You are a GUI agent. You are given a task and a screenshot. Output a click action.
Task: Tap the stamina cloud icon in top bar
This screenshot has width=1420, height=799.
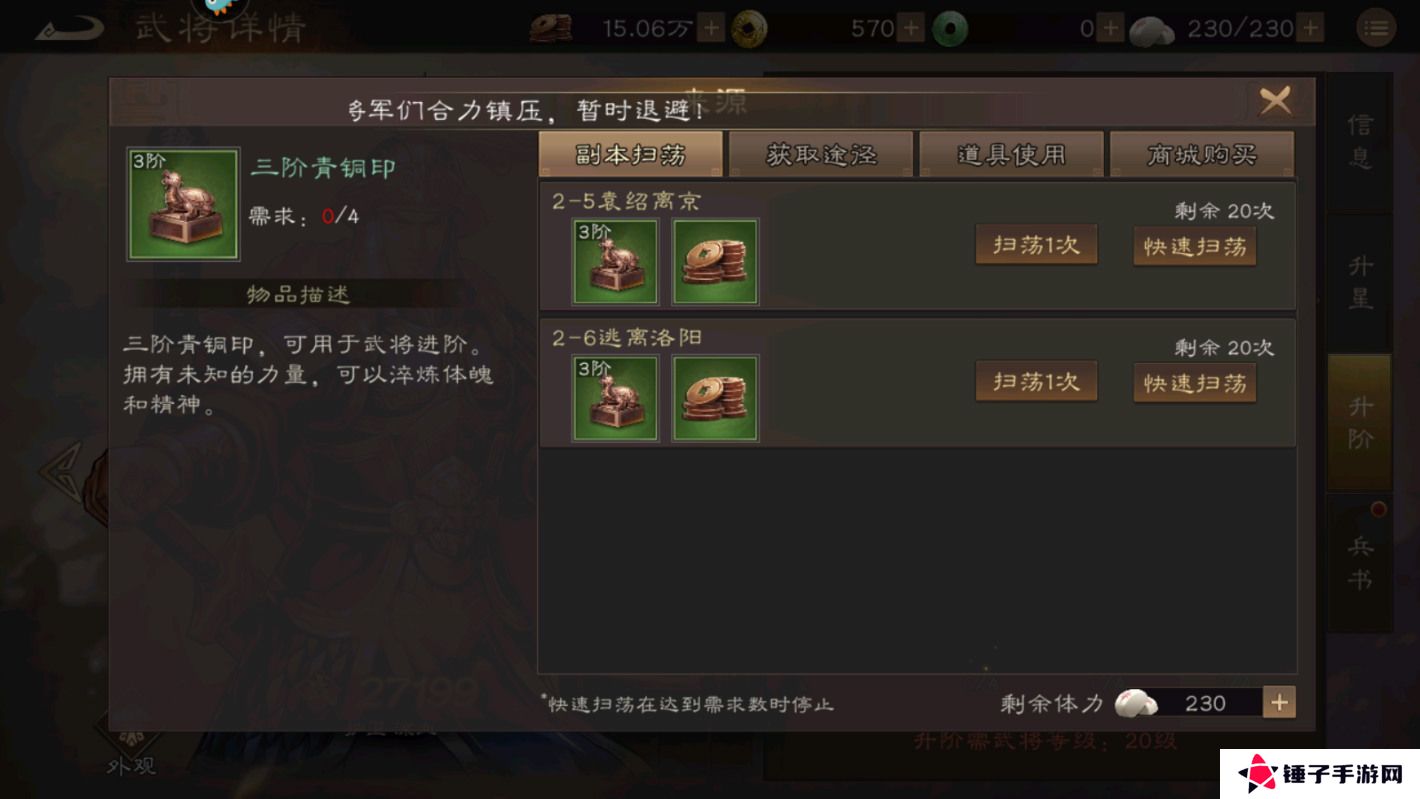[x=1152, y=28]
